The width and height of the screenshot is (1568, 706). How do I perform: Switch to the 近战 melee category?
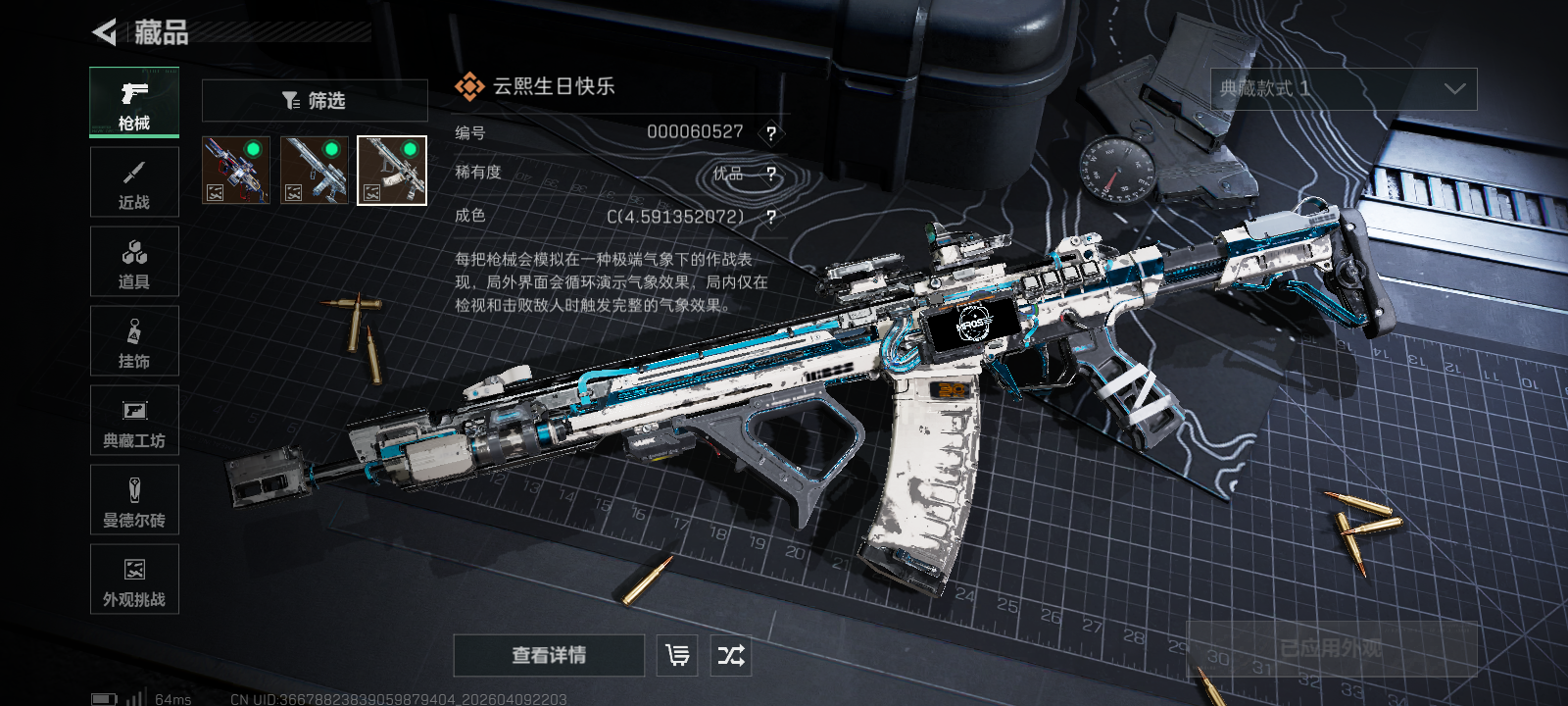point(134,182)
